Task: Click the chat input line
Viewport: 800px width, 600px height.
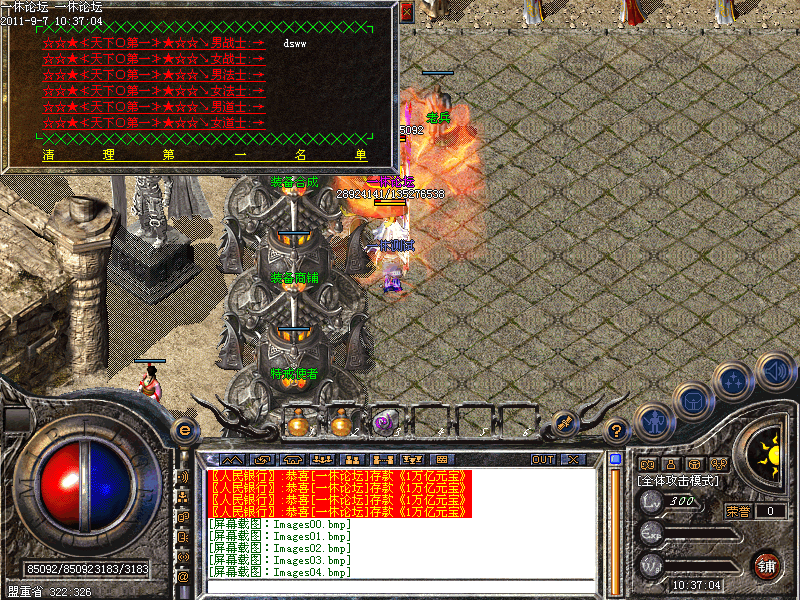Action: click(400, 586)
